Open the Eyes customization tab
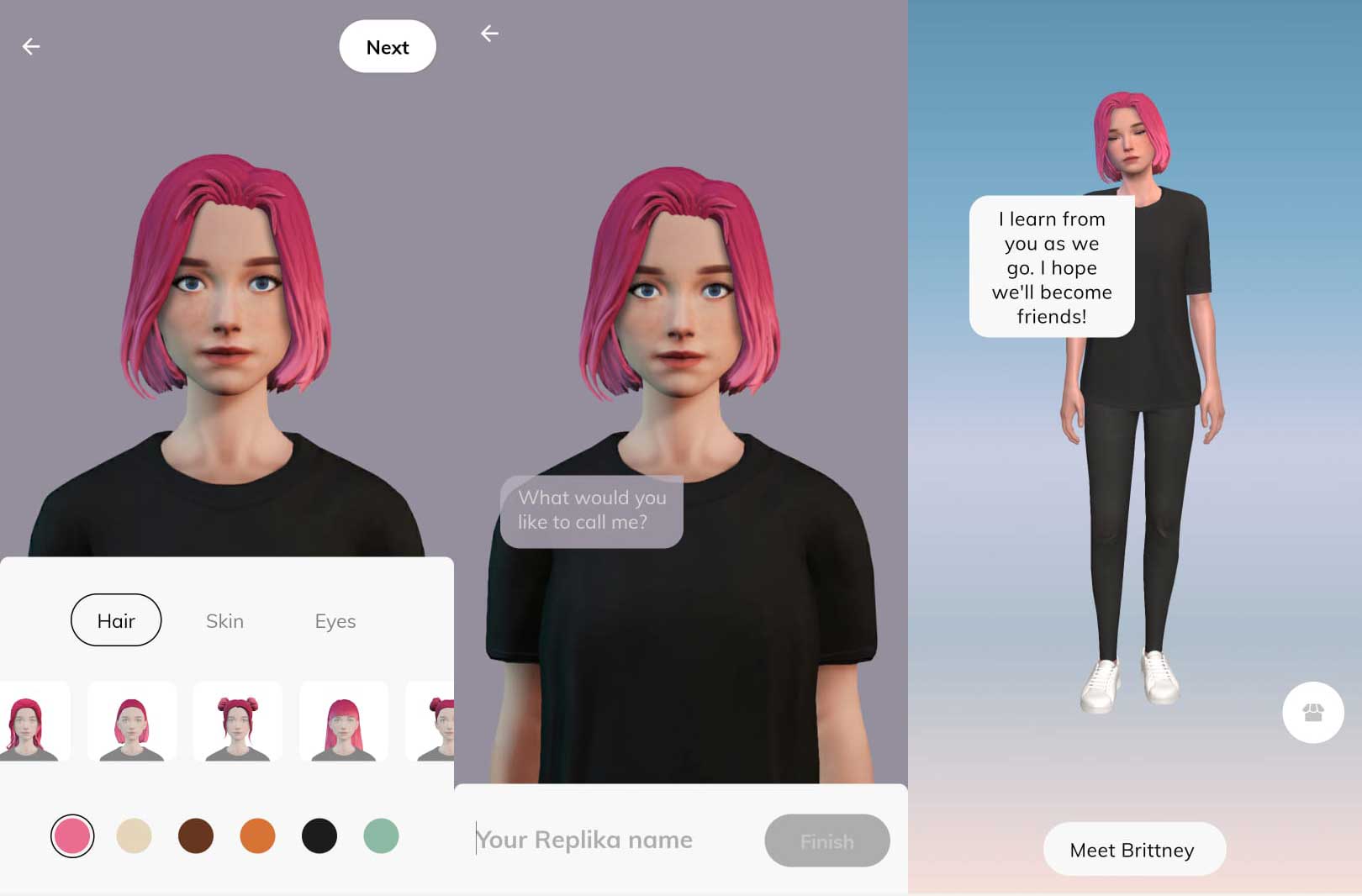1362x896 pixels. tap(335, 620)
